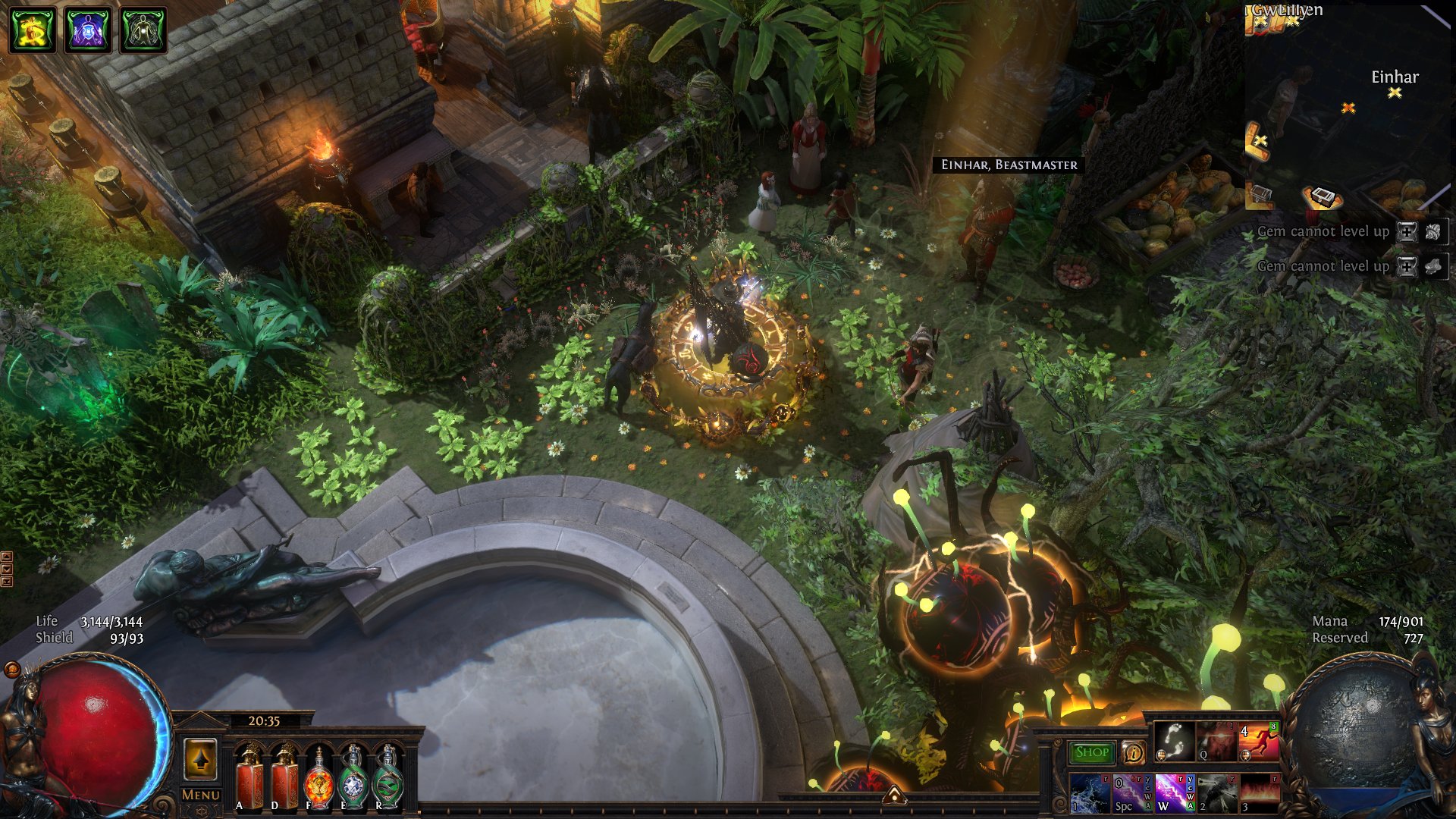Click the first gem level-up plus button
The image size is (1456, 819).
[x=1407, y=232]
